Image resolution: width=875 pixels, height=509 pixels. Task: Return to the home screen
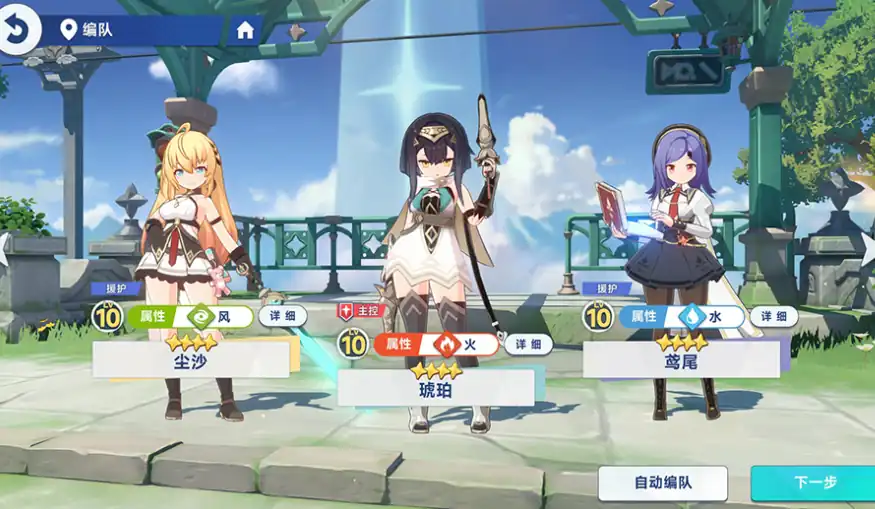point(245,30)
